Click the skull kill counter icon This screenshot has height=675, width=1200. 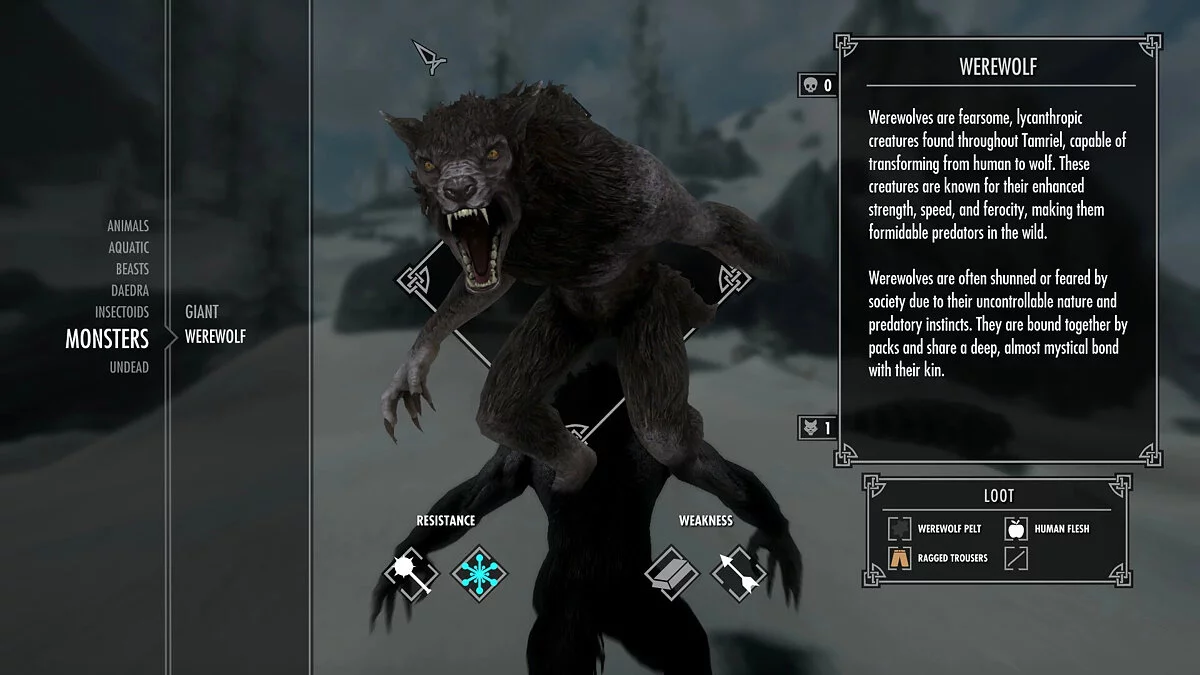[808, 85]
